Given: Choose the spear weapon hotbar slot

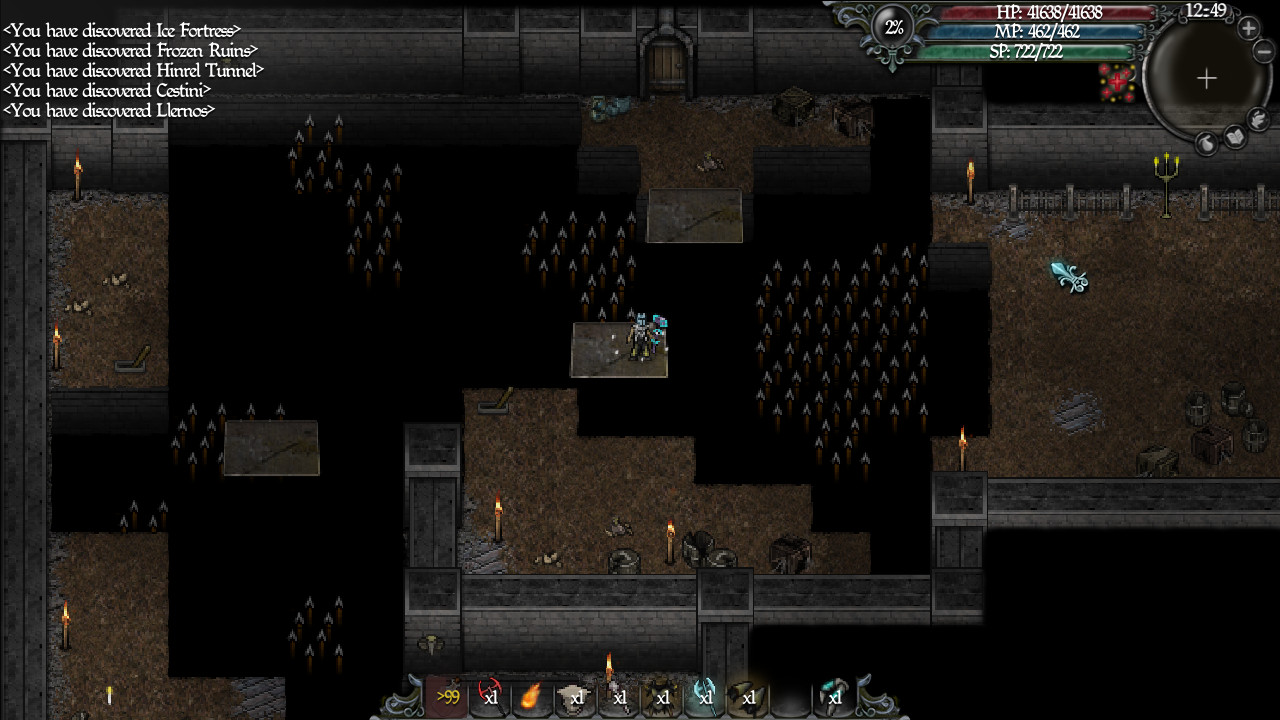Looking at the screenshot, I should click(619, 696).
